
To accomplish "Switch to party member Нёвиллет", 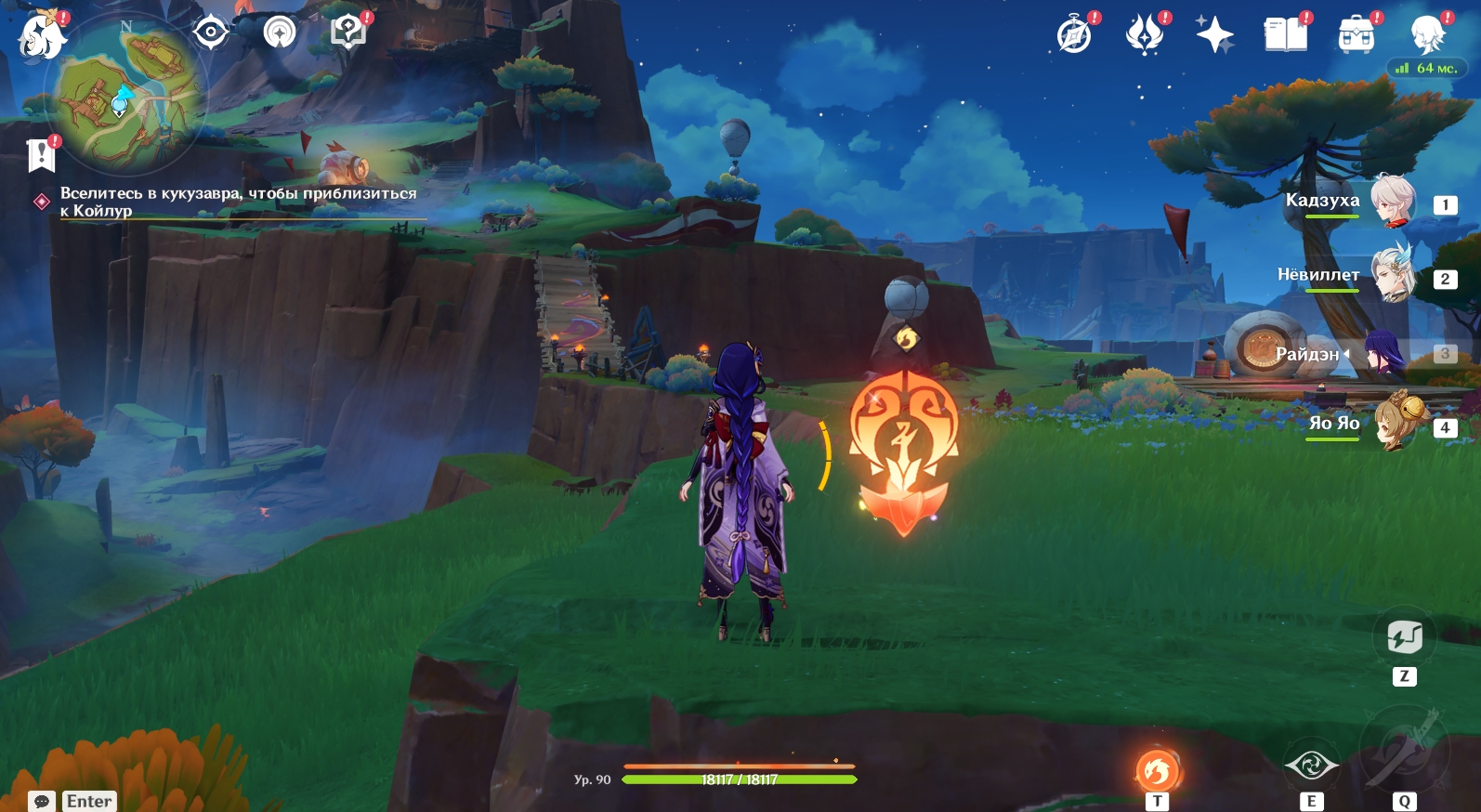I will (1391, 275).
